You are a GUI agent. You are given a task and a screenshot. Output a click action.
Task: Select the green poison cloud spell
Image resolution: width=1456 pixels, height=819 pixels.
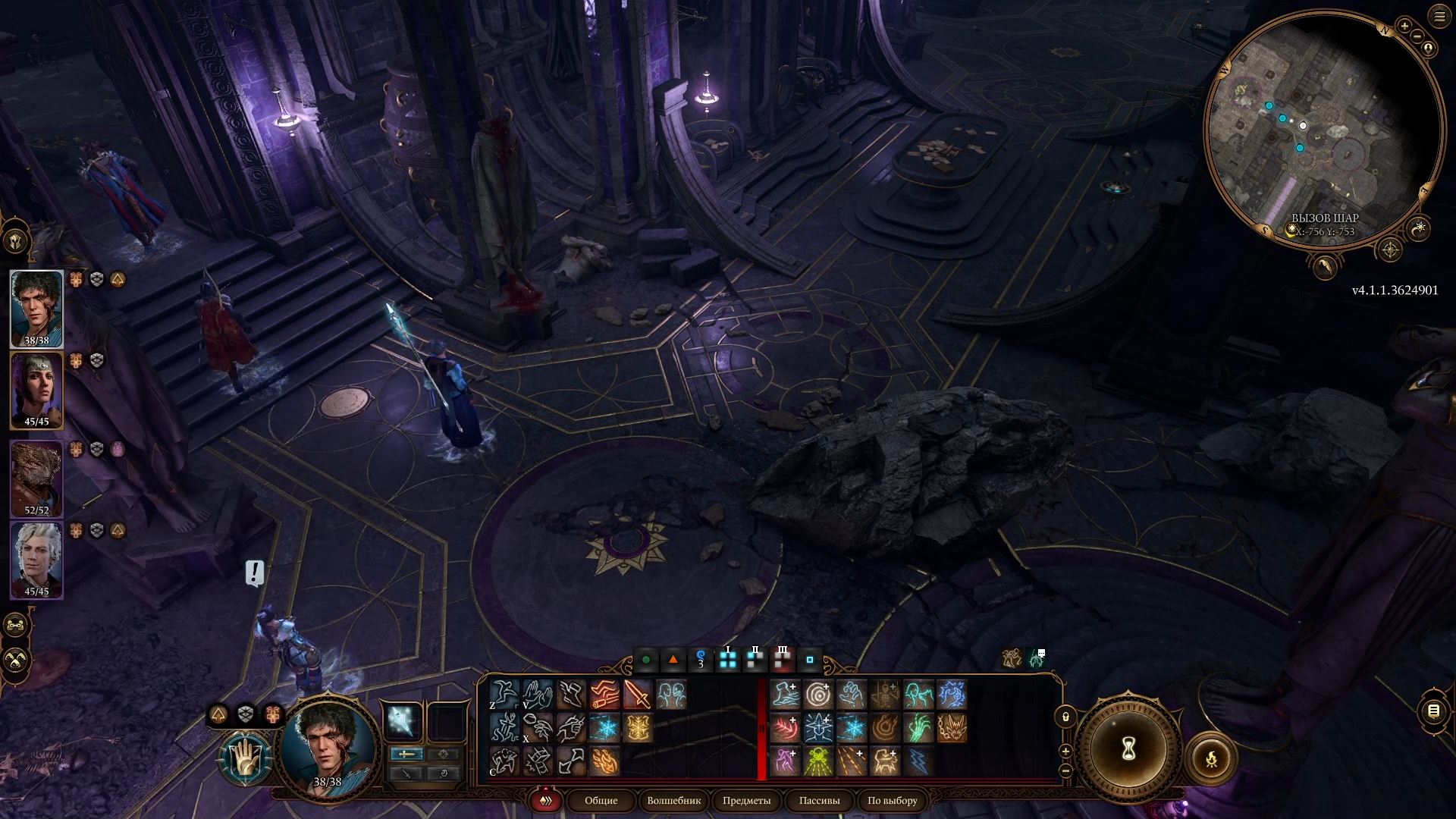(818, 761)
